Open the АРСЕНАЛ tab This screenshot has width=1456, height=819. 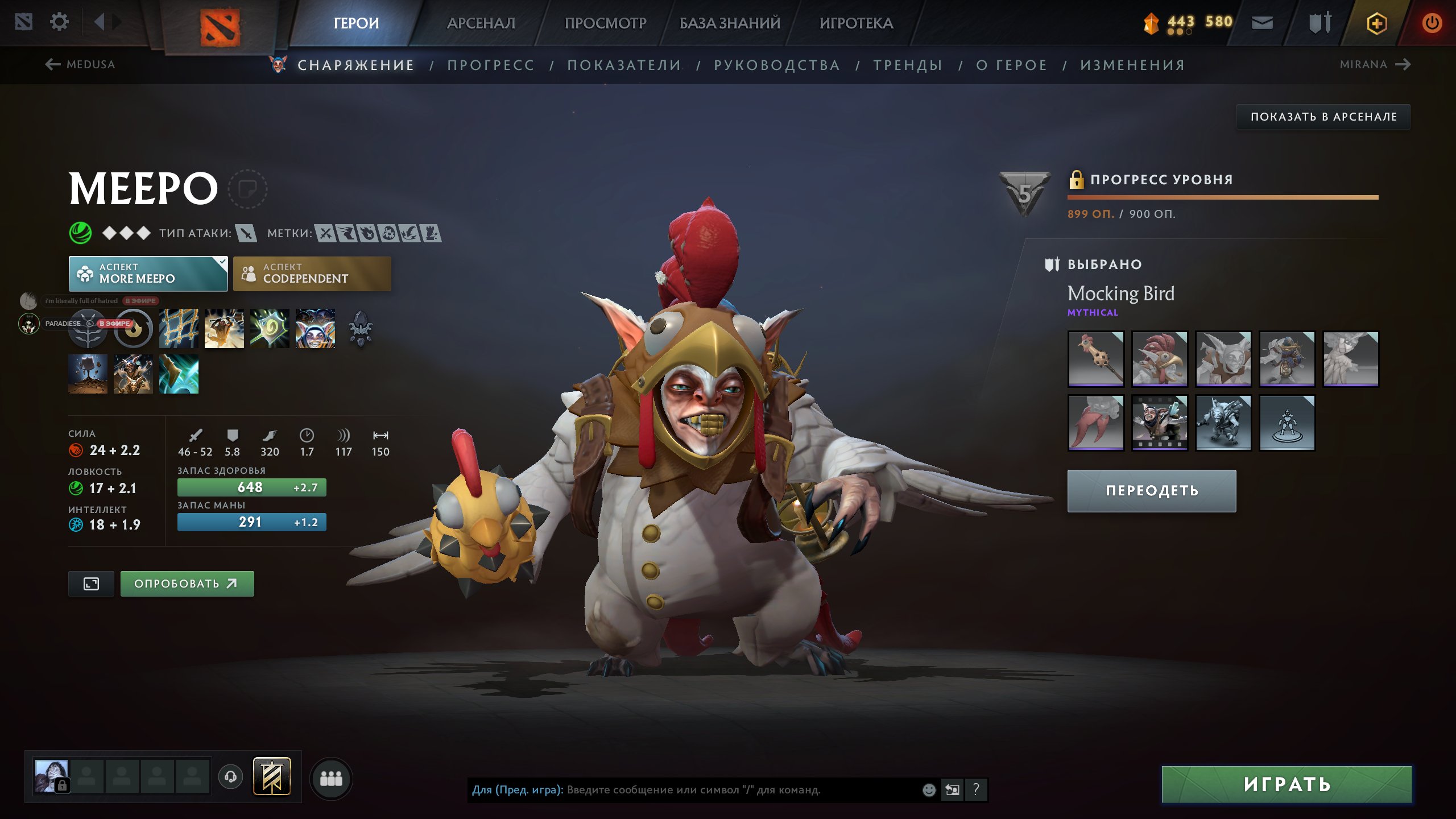pos(481,23)
